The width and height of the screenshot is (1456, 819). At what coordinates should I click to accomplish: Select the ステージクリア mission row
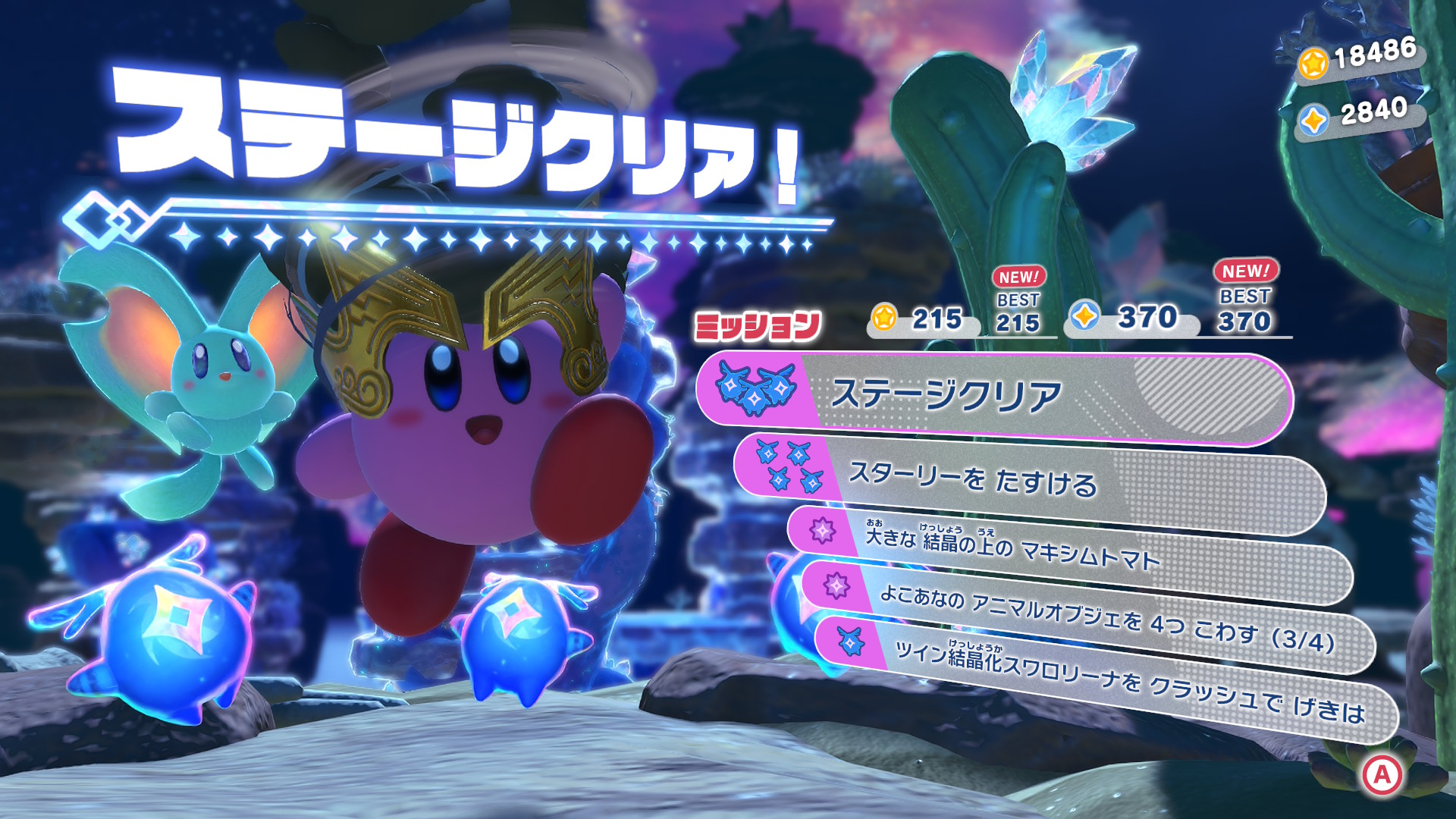coord(993,397)
